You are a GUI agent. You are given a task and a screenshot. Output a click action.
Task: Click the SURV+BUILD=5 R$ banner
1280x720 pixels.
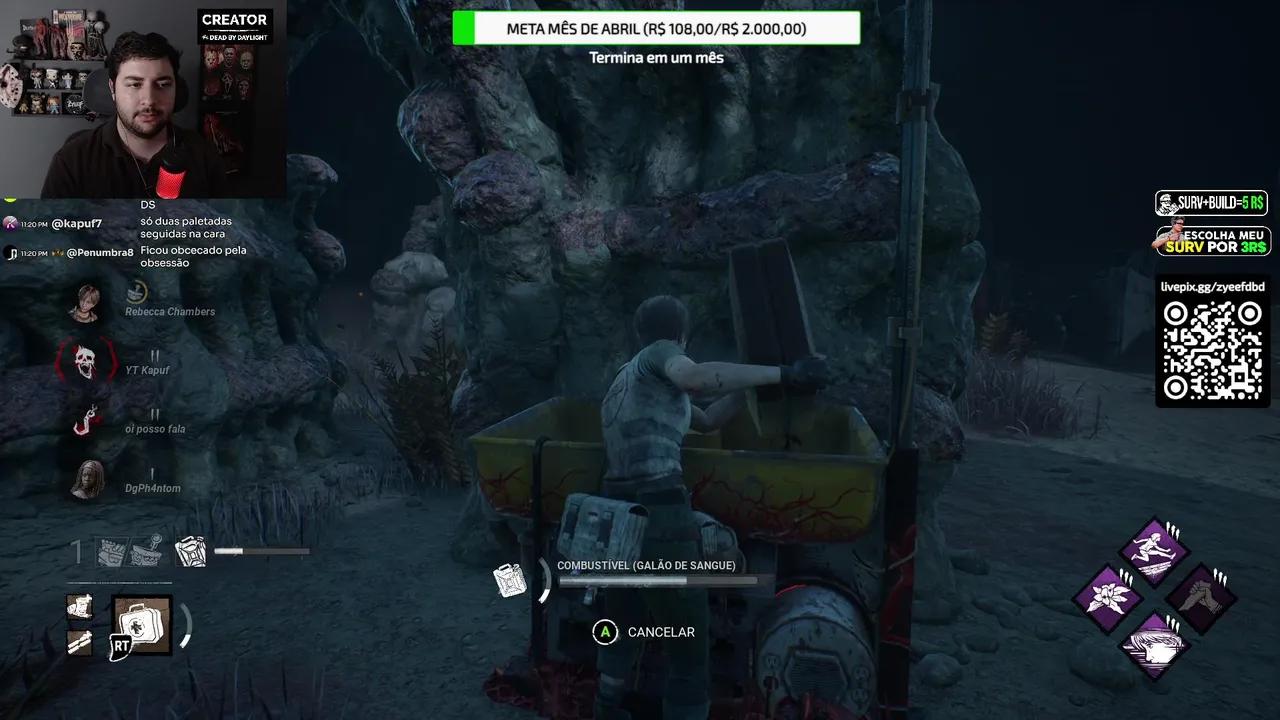(1211, 203)
